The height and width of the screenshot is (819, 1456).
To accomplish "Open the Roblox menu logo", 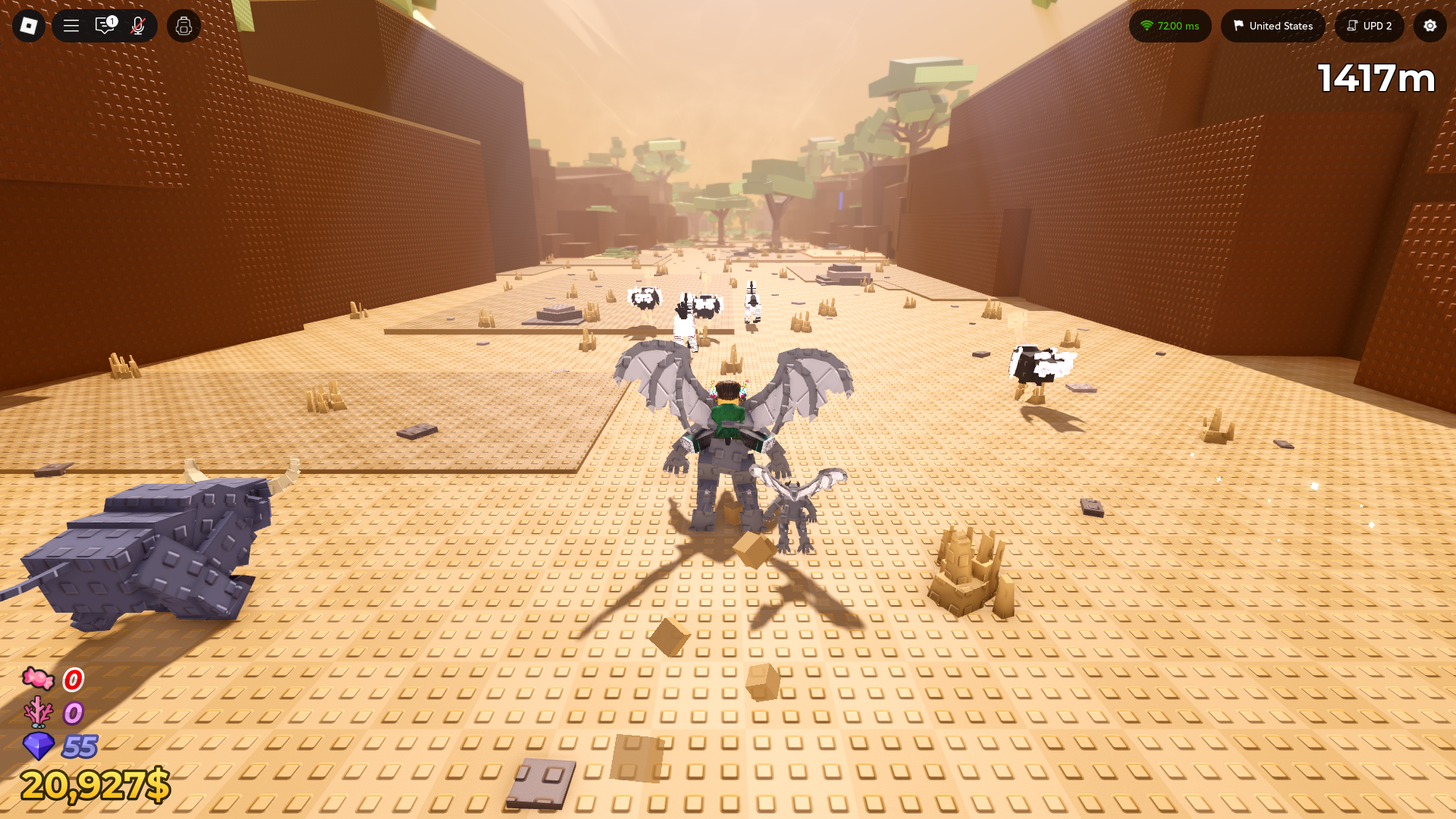I will coord(28,25).
